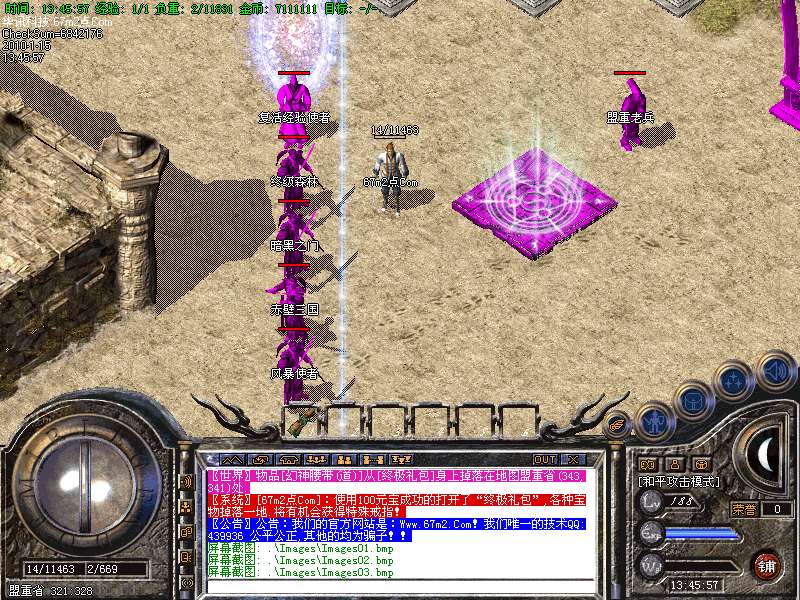Click the person icon above the attack mode
This screenshot has height=600, width=800.
pyautogui.click(x=675, y=464)
